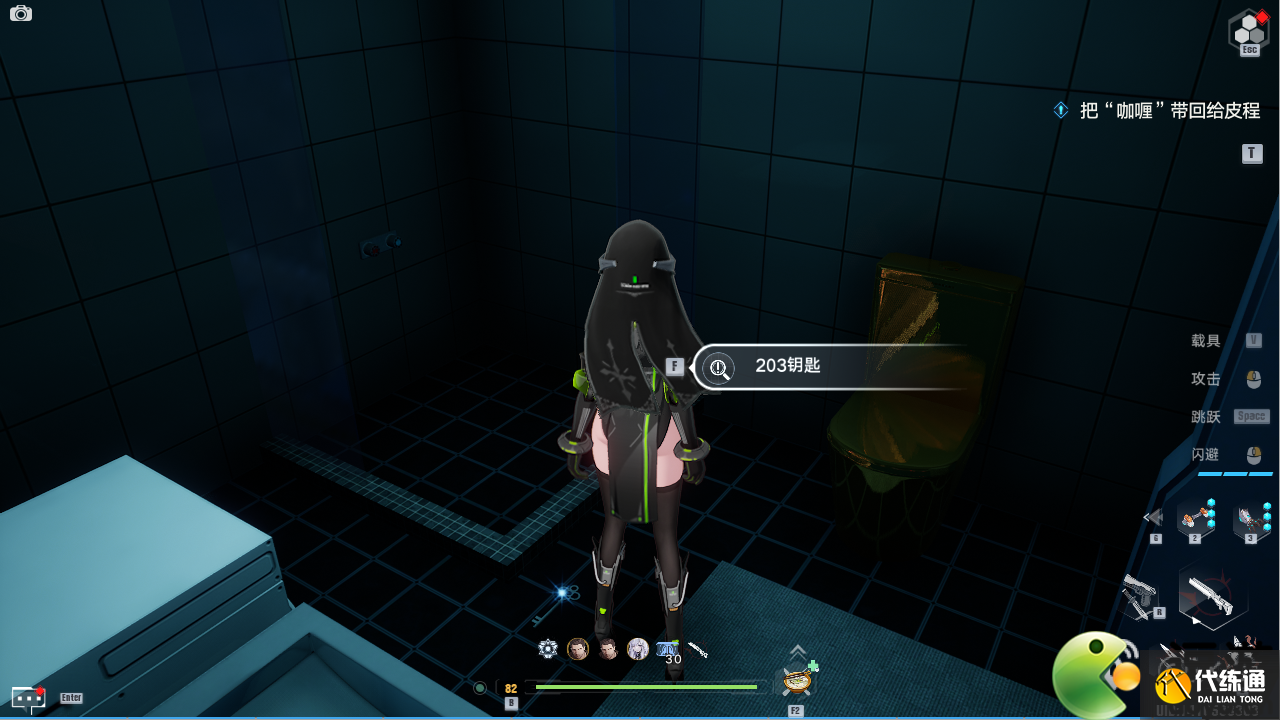Open the quest 把咖喱带回给皮程 tracker
The height and width of the screenshot is (720, 1280).
click(x=1170, y=110)
